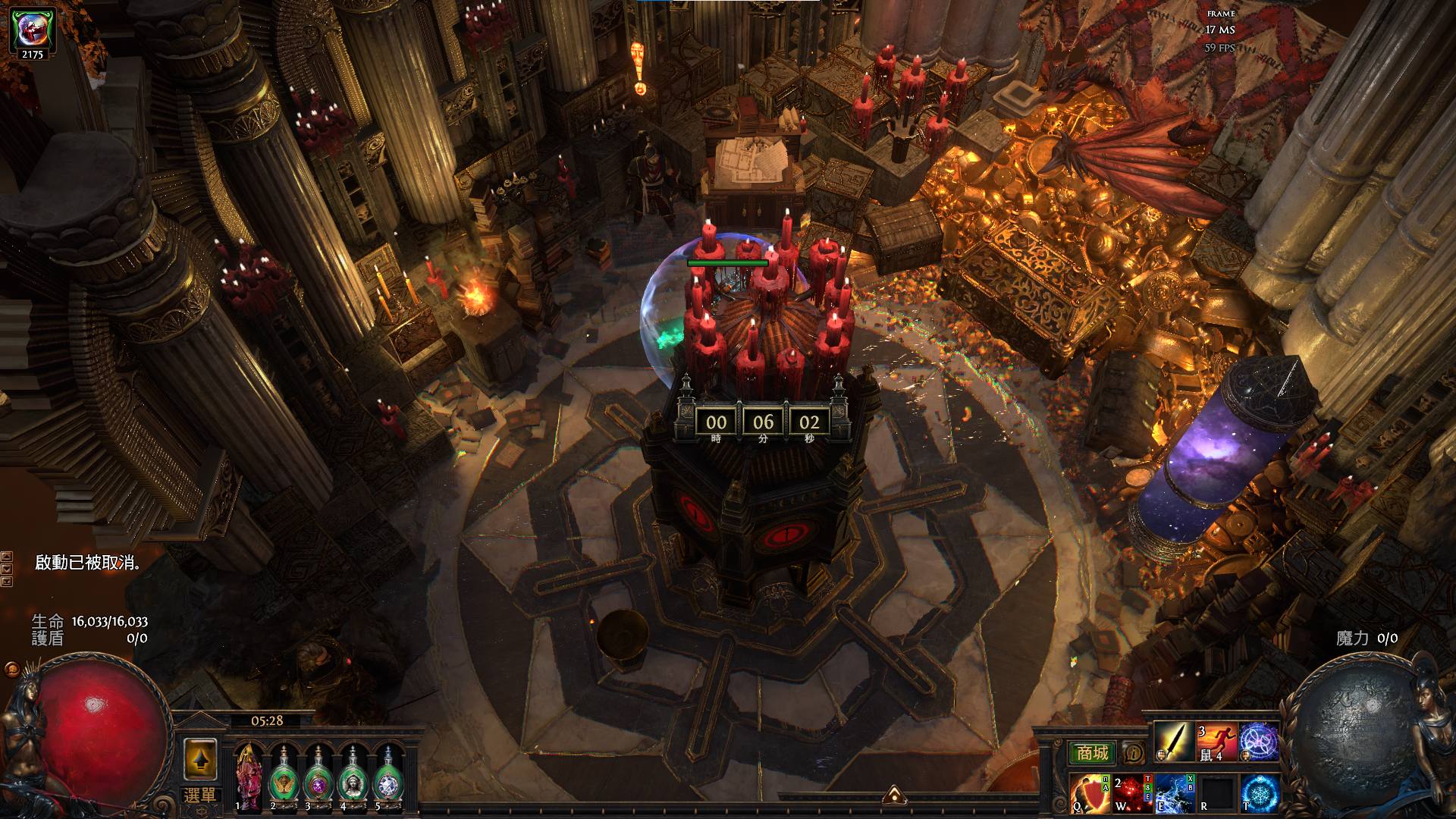Click the 選單 menu button
The width and height of the screenshot is (1456, 819).
(x=200, y=795)
